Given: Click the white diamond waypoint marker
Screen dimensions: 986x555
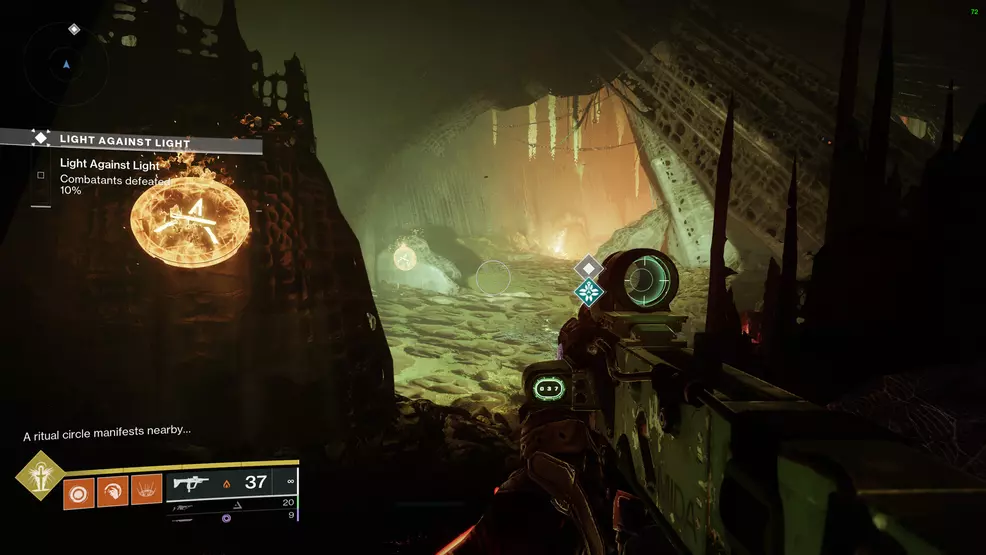Looking at the screenshot, I should click(589, 267).
